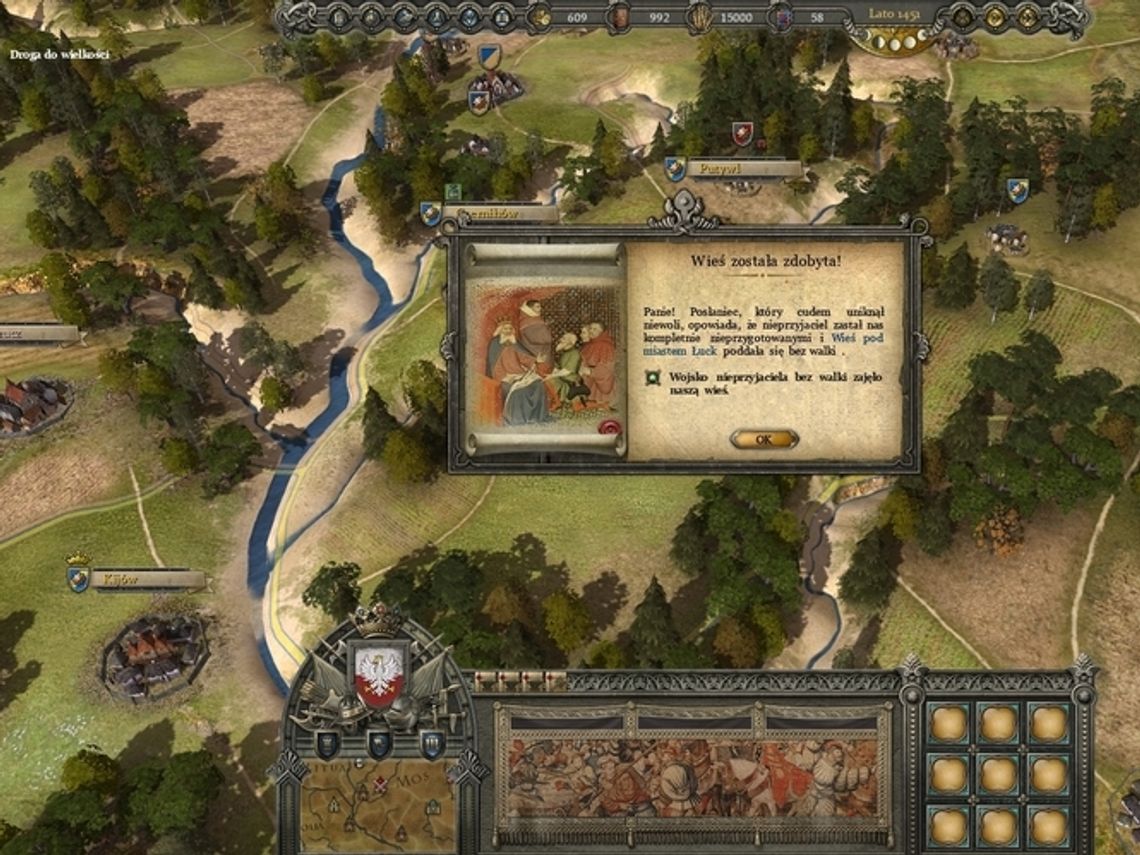Select the Czernihów city label
1140x855 pixels.
[x=498, y=213]
